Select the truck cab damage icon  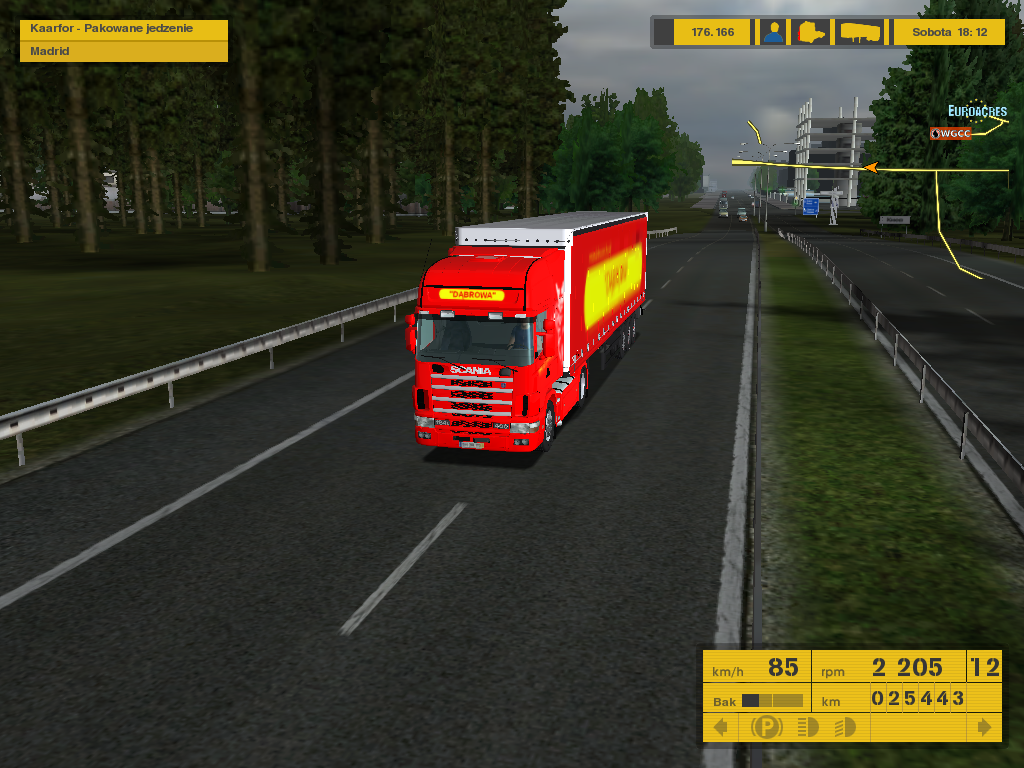811,32
